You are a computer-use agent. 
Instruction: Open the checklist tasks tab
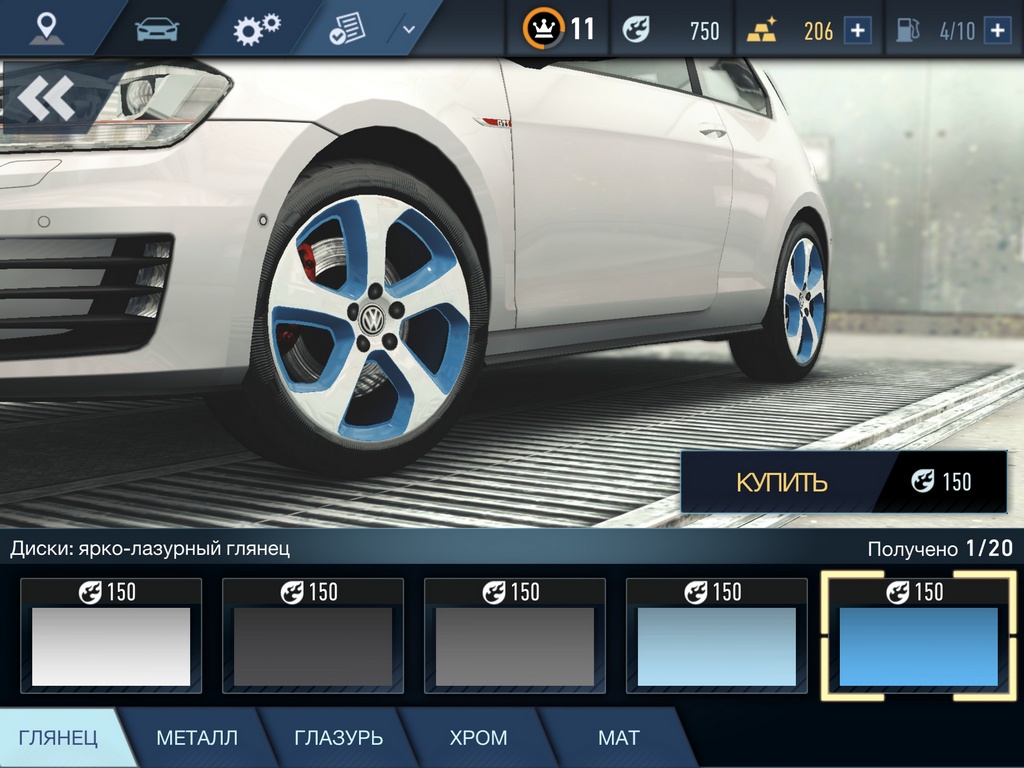[348, 29]
